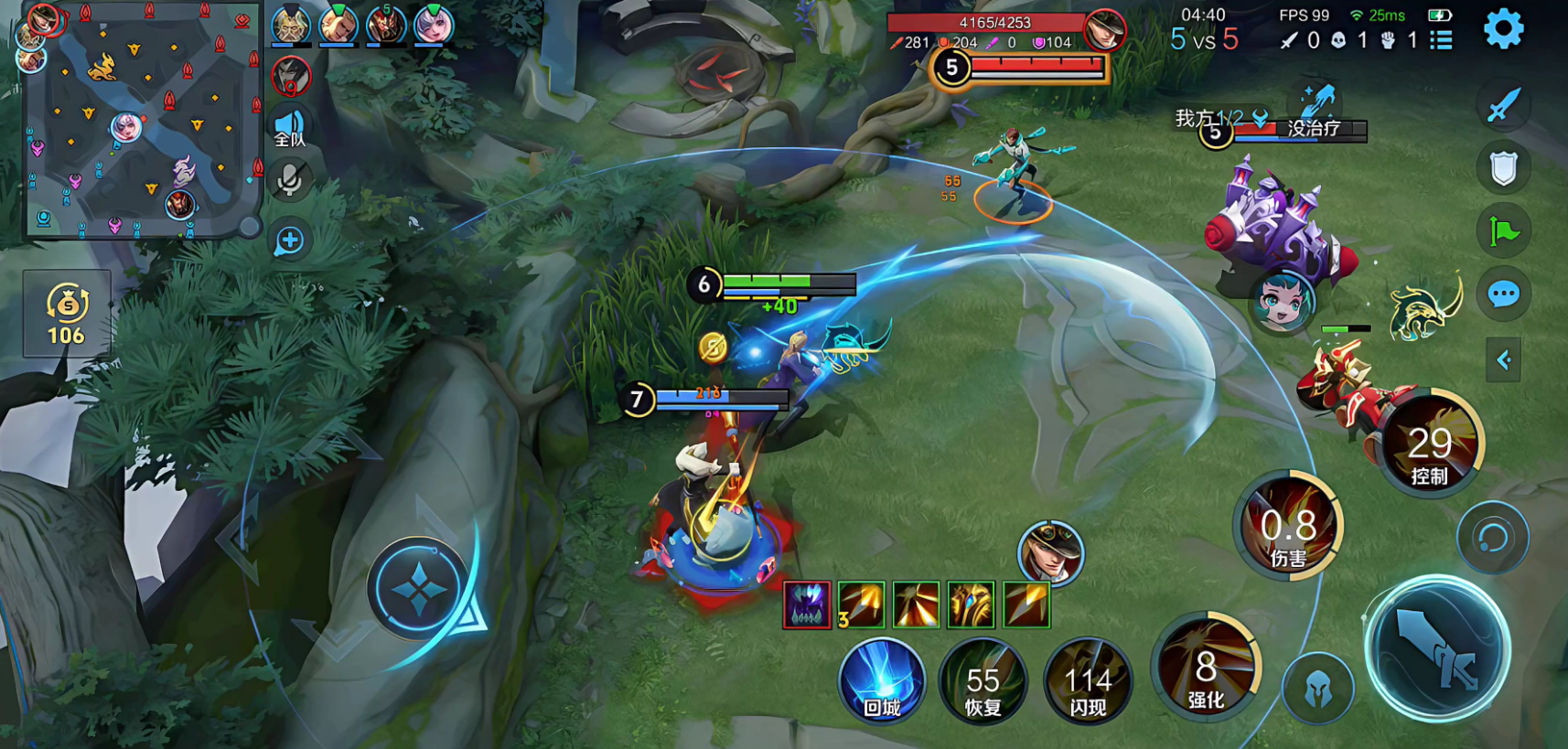Select the helmet target-lock button
Image resolution: width=1568 pixels, height=749 pixels.
pos(1317,690)
